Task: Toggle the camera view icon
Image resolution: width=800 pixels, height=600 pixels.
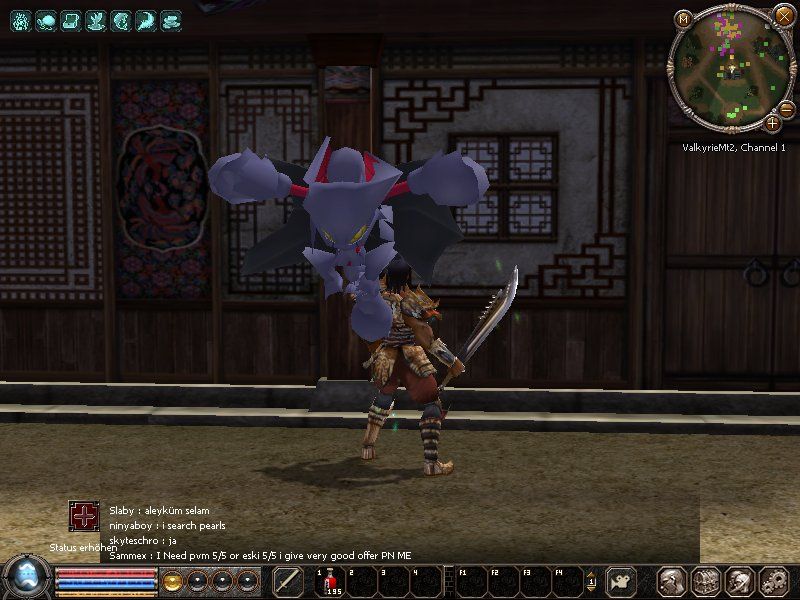Action: coord(623,580)
